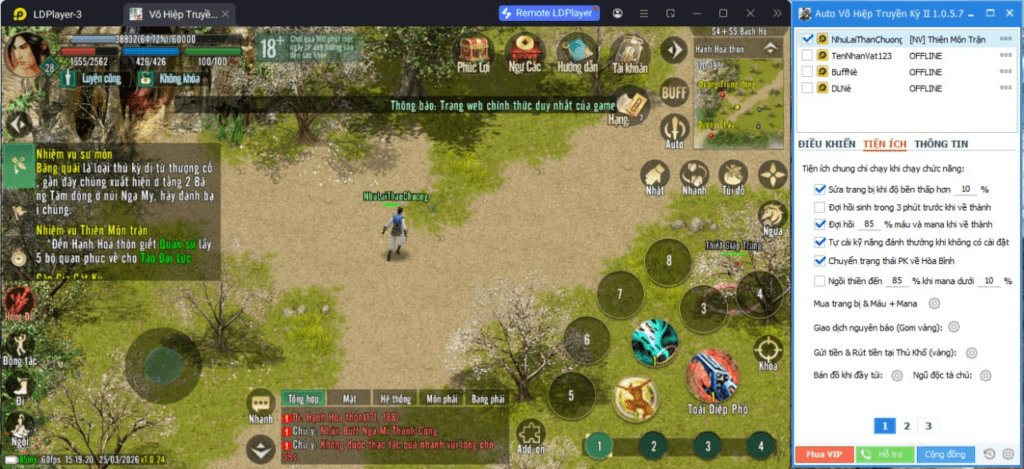Screen dimensions: 1024x469
Task: Open the Túi đồ inventory bag
Action: [733, 177]
